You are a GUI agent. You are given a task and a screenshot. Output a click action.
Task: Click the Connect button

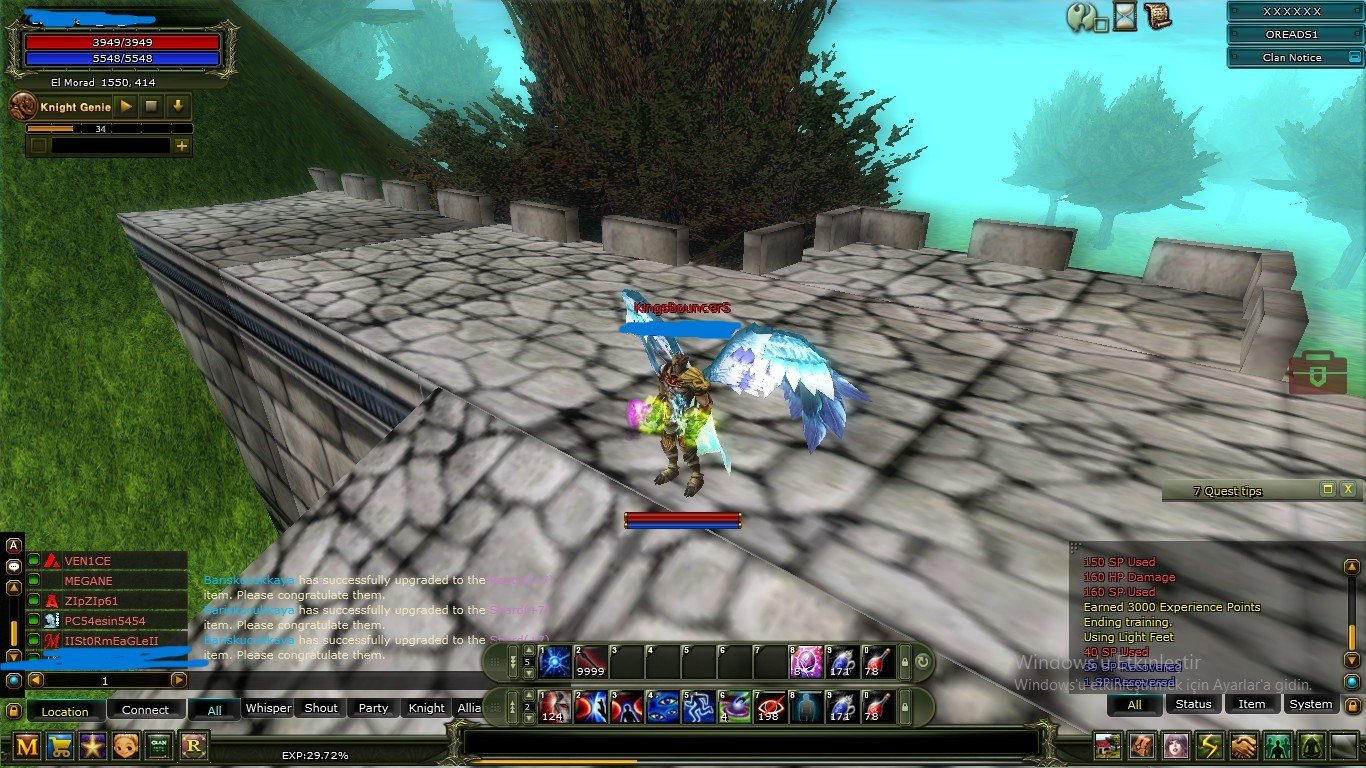coord(145,710)
